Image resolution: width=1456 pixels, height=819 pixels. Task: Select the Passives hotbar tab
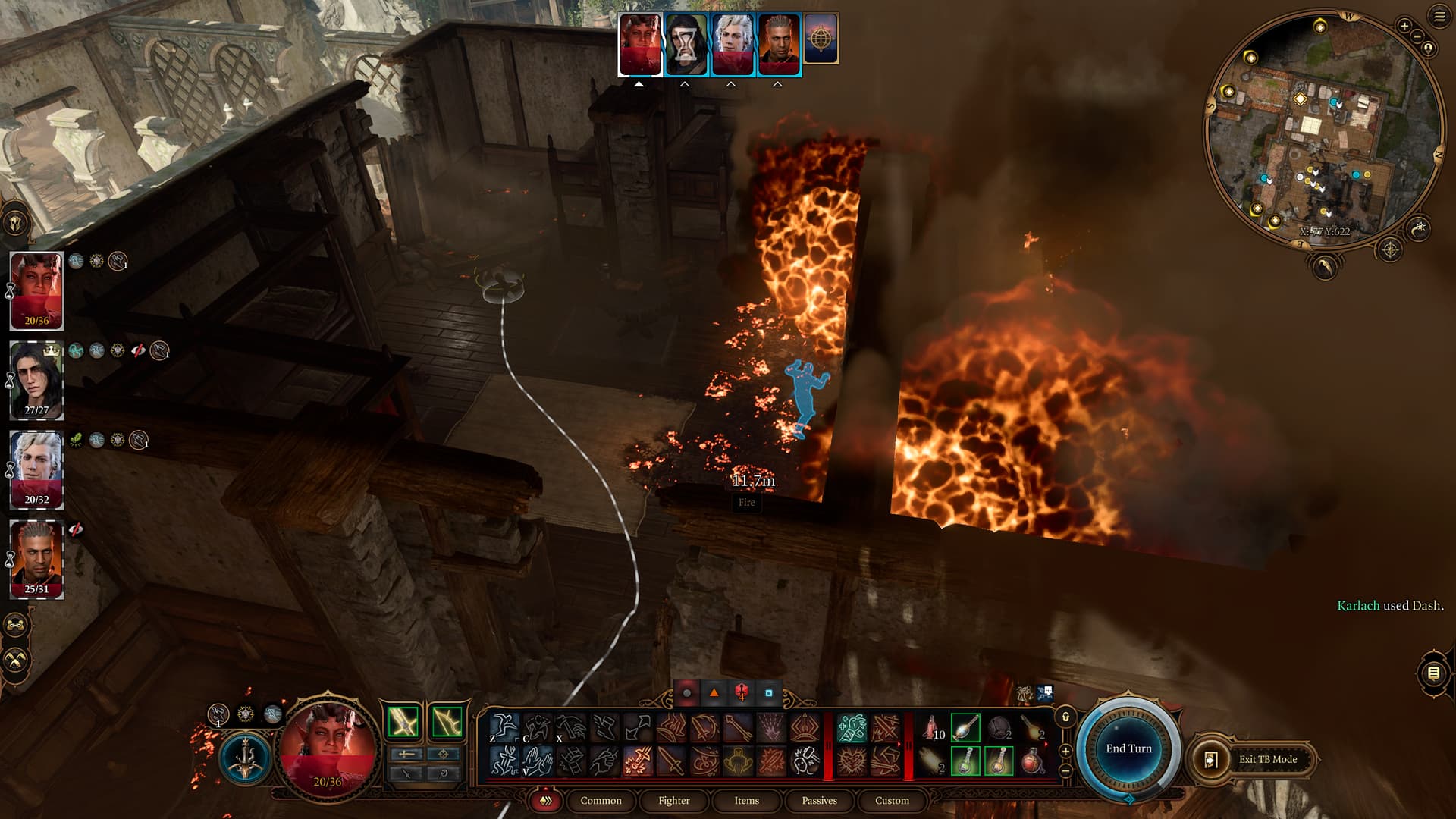point(819,800)
